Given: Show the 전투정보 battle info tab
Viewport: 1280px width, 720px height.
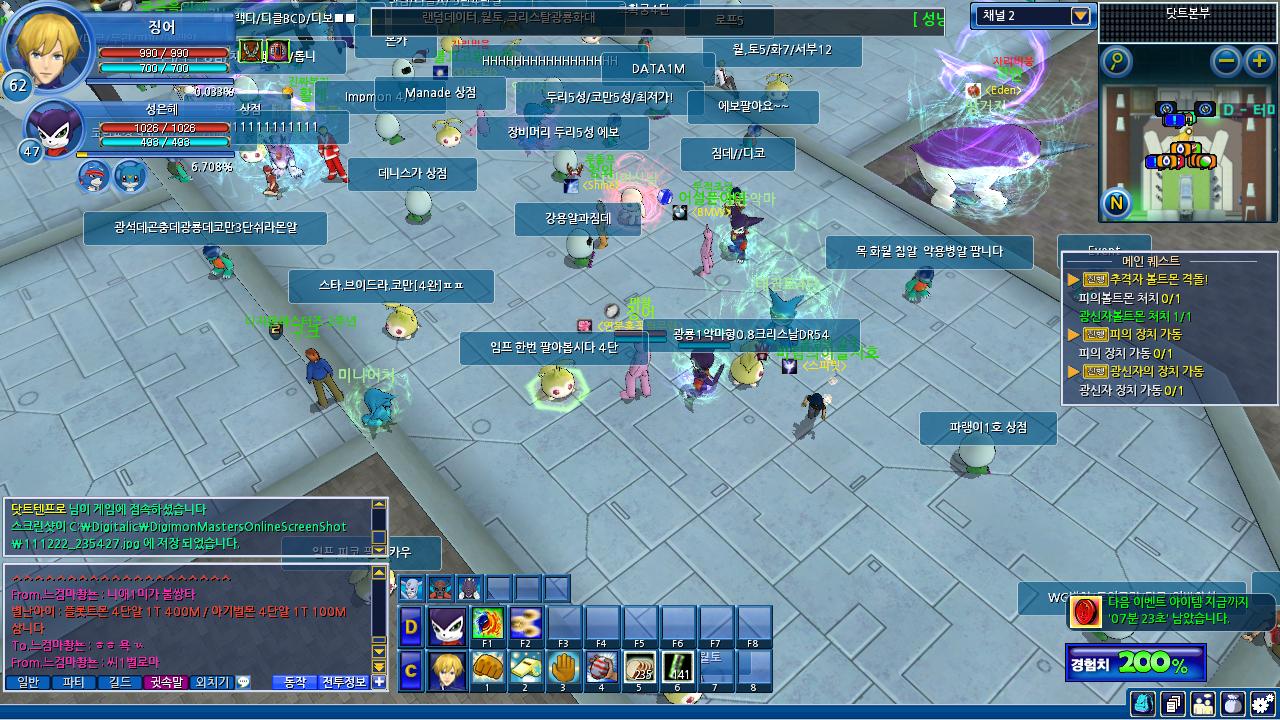Looking at the screenshot, I should tap(344, 682).
